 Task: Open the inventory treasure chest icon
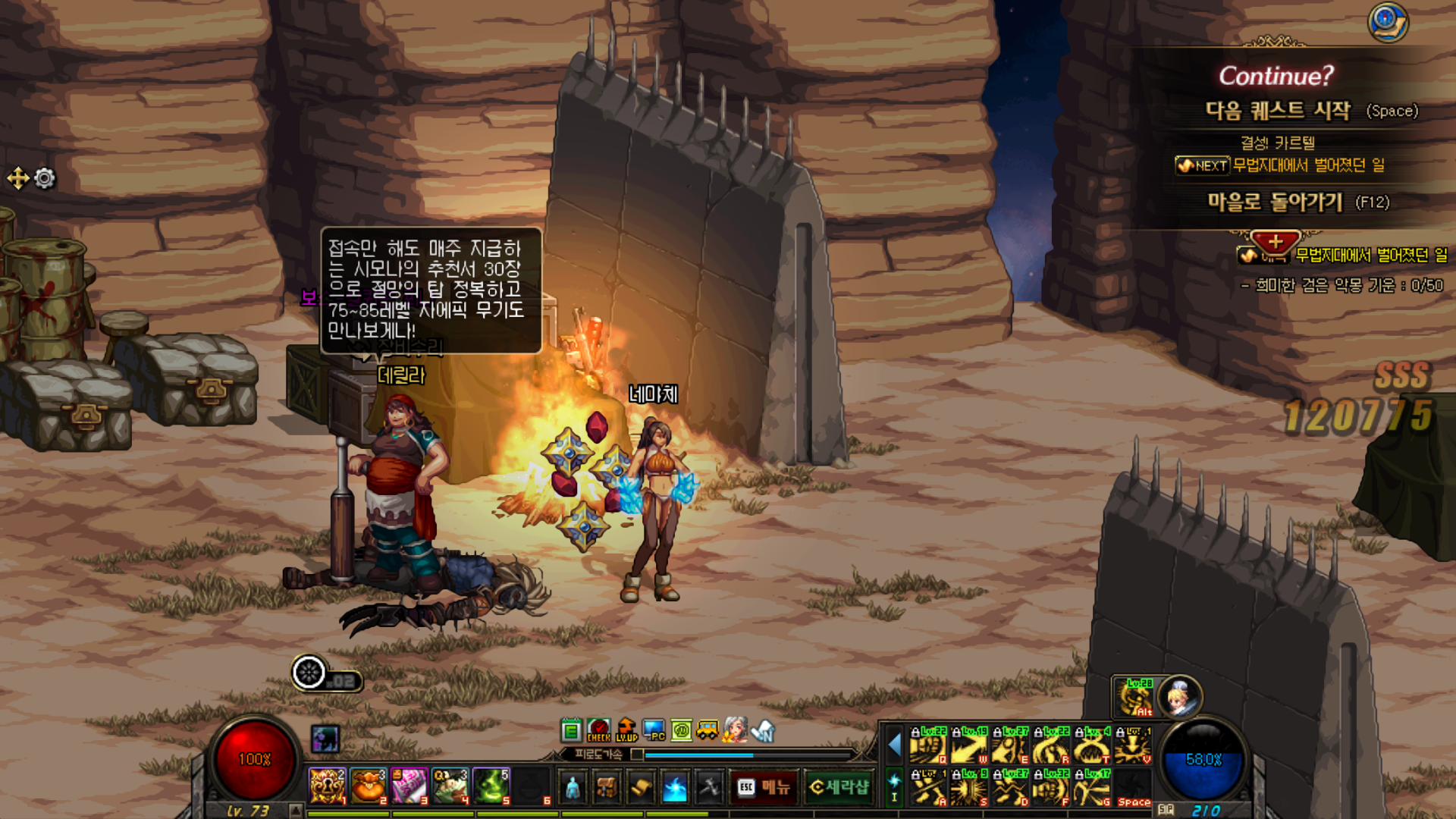point(607,788)
